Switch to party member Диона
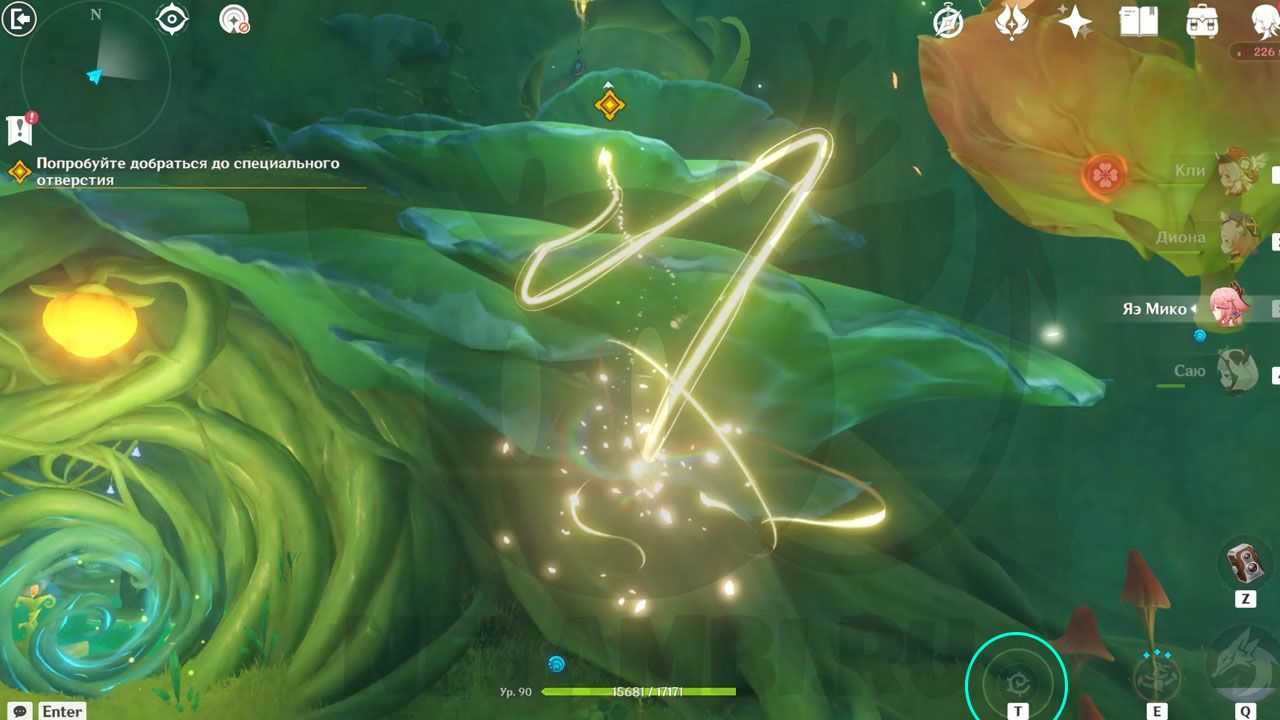Viewport: 1280px width, 720px height. (1238, 238)
